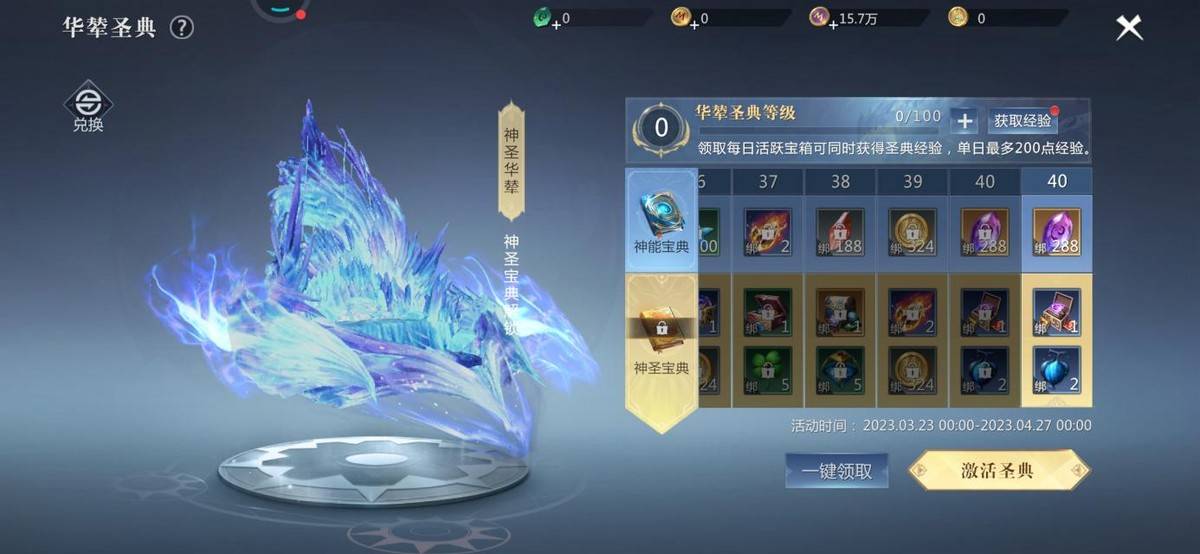Select the green four-leaf clover reward
This screenshot has height=554, width=1200.
768,370
